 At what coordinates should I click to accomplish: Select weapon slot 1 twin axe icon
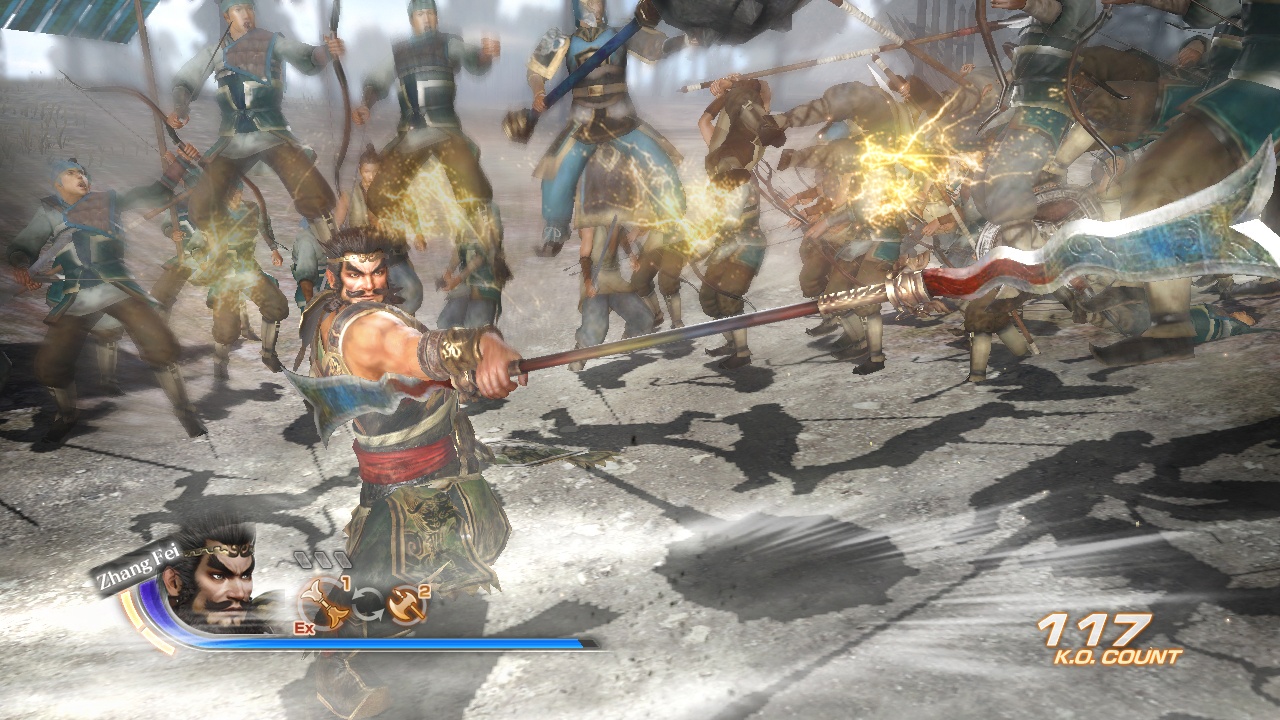326,605
